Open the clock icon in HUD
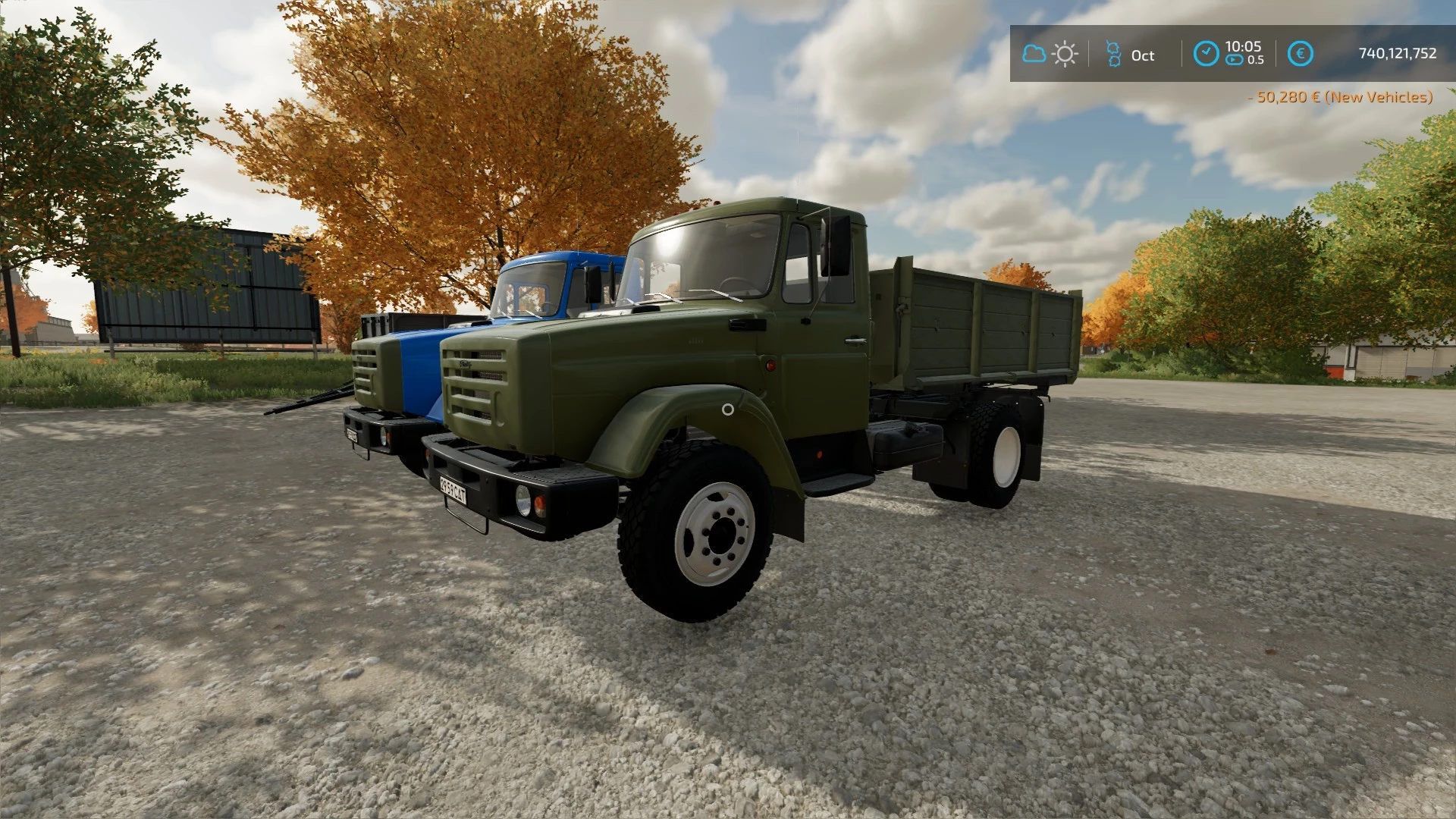Screen dimensions: 1456x819 1206,53
